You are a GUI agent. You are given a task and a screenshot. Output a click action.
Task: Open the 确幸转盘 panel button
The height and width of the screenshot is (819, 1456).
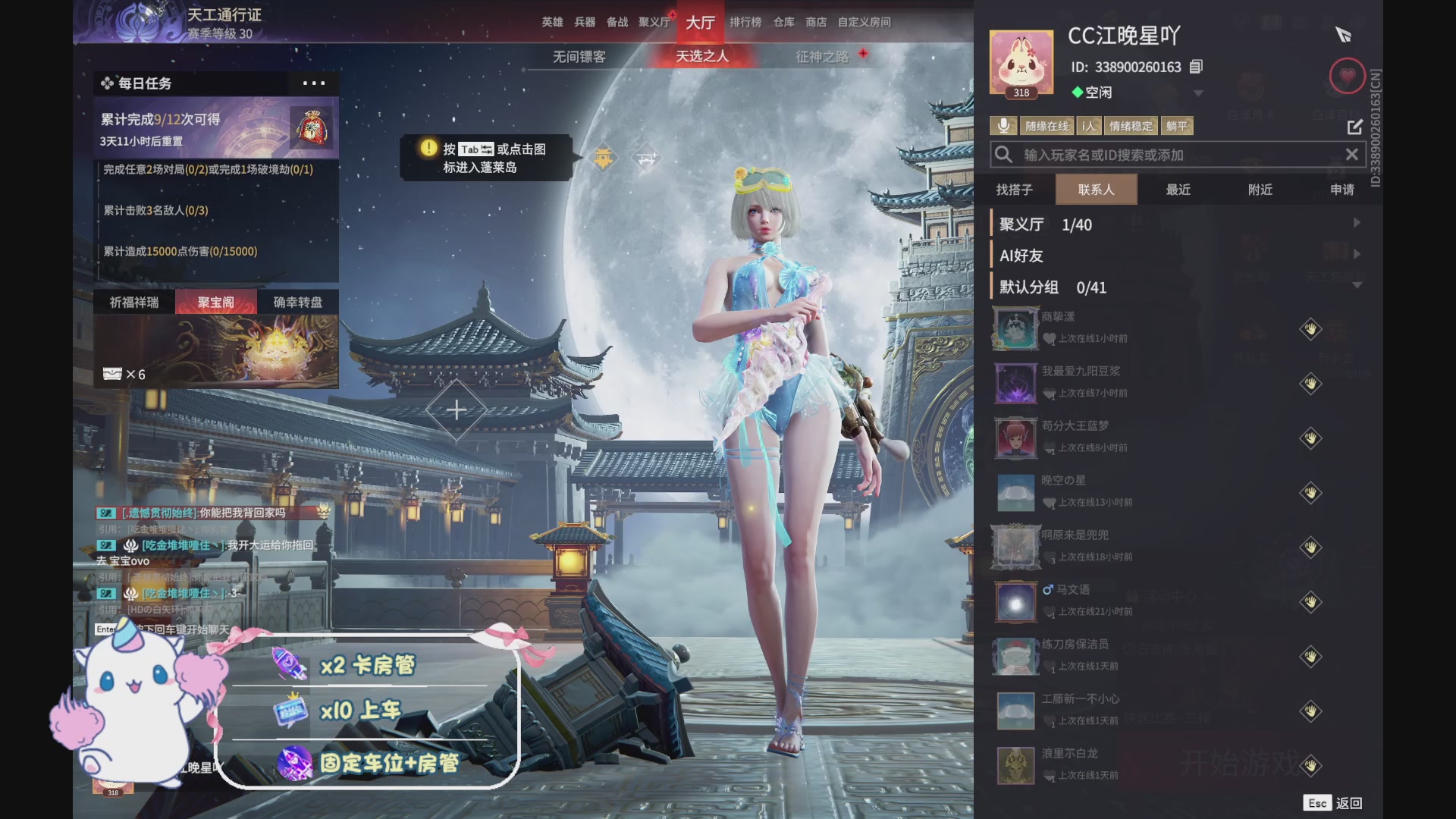[298, 301]
